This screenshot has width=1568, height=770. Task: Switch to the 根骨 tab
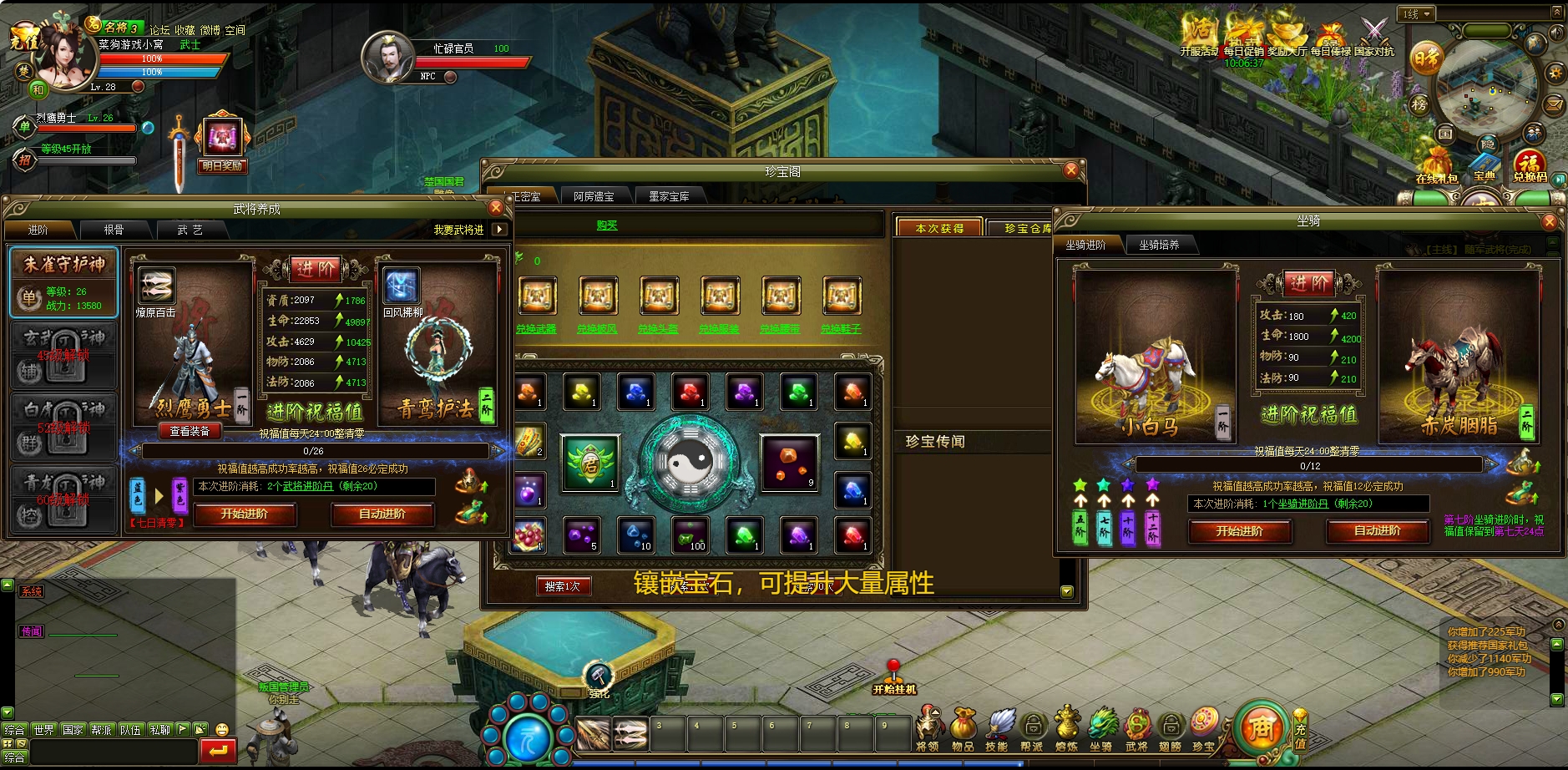(114, 230)
